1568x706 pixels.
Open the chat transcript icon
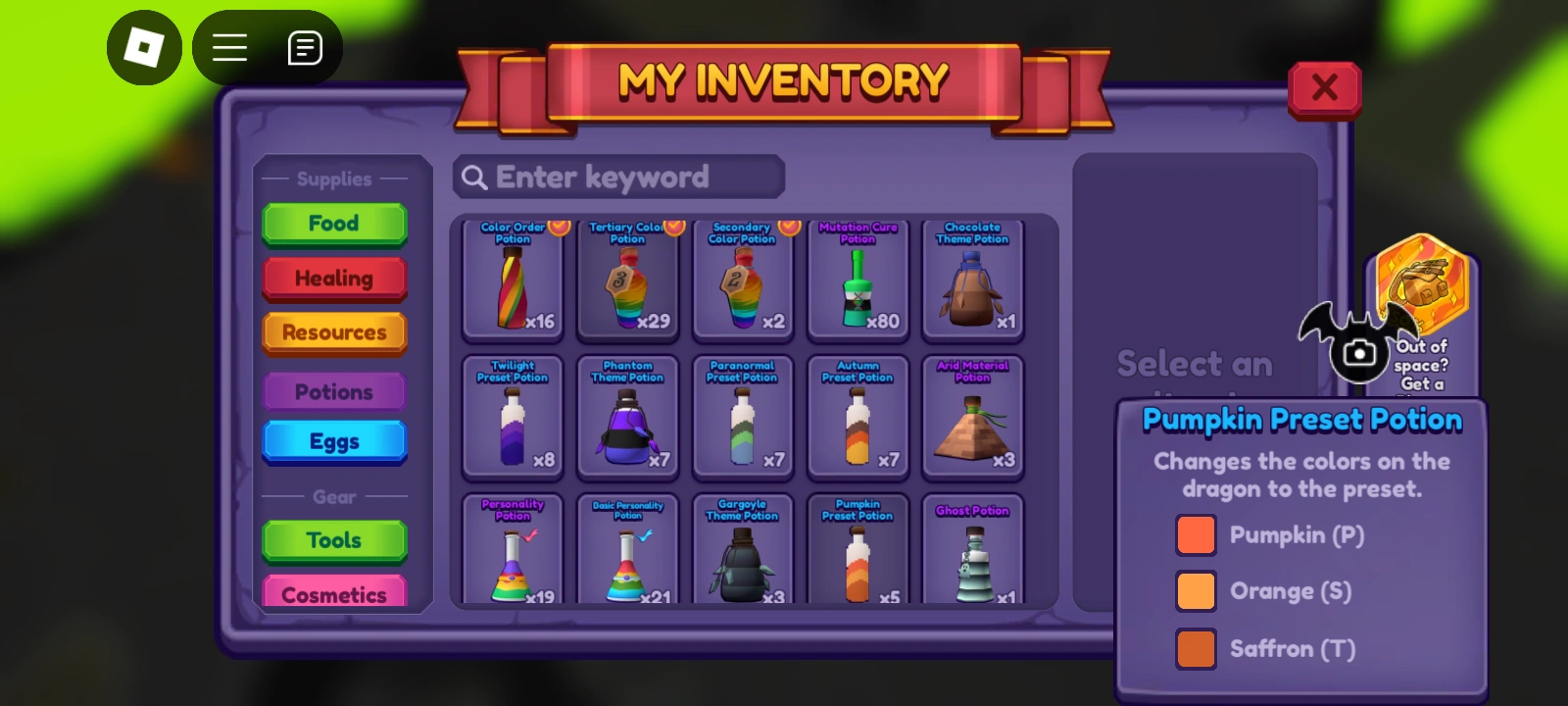pyautogui.click(x=305, y=46)
